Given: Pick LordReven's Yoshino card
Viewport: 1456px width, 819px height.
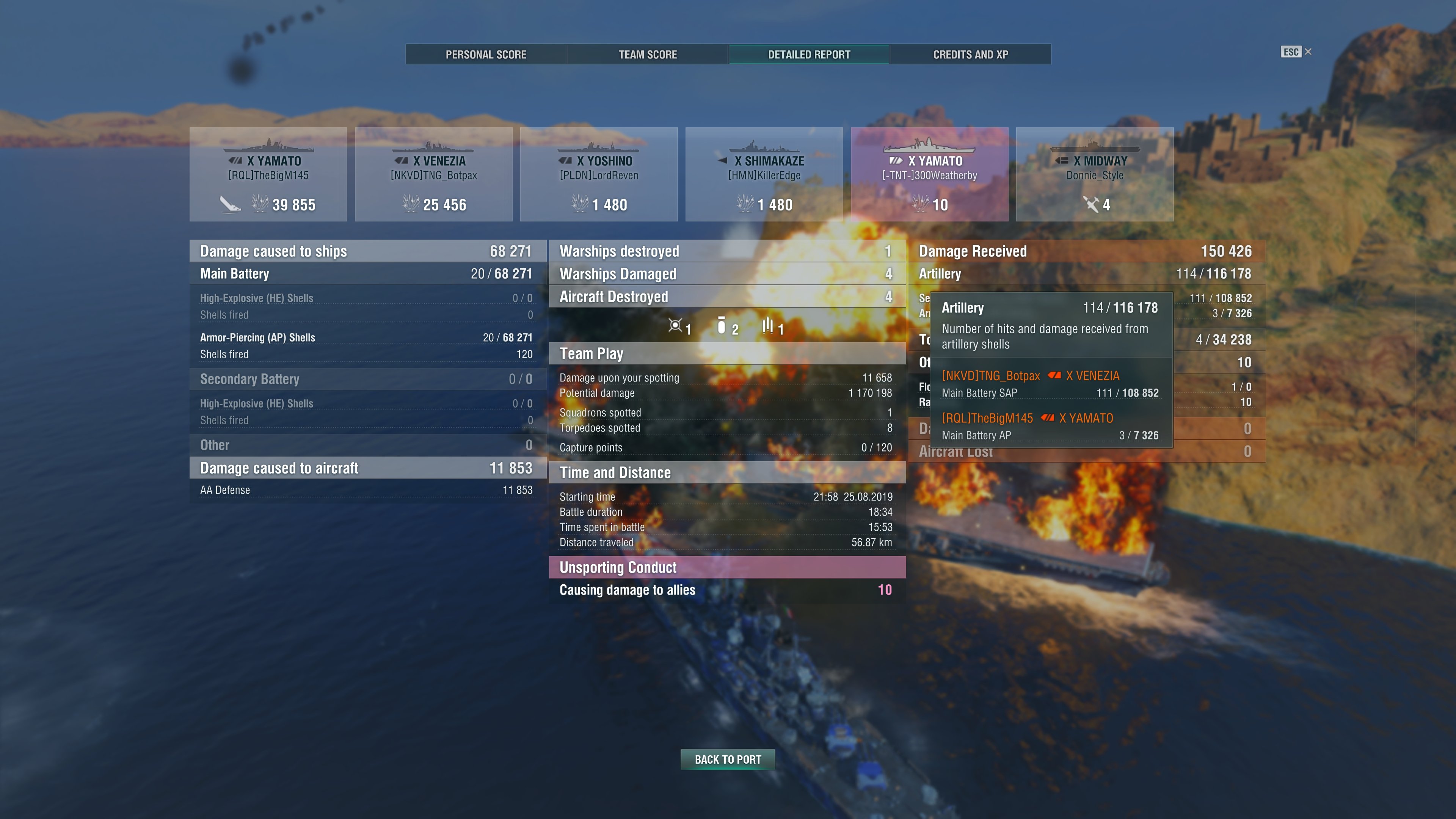Looking at the screenshot, I should [x=599, y=174].
